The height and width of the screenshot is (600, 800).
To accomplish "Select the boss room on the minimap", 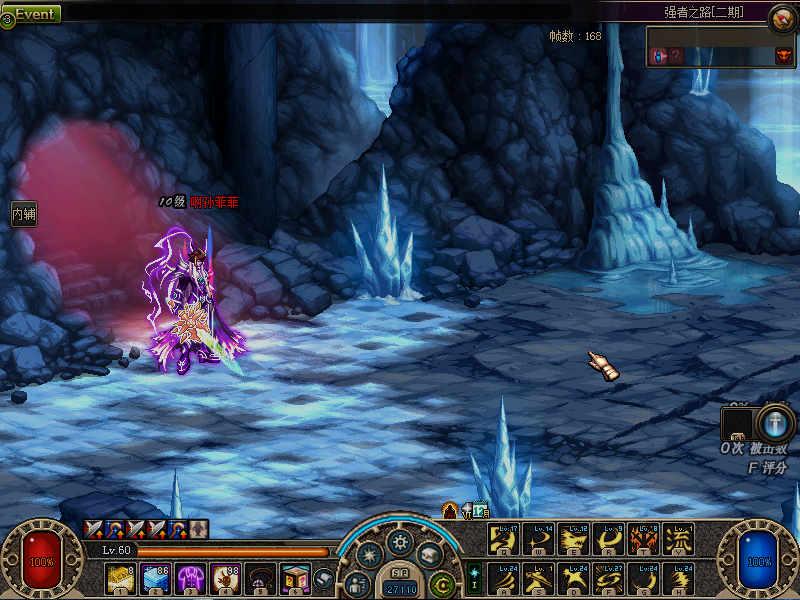I will 782,56.
